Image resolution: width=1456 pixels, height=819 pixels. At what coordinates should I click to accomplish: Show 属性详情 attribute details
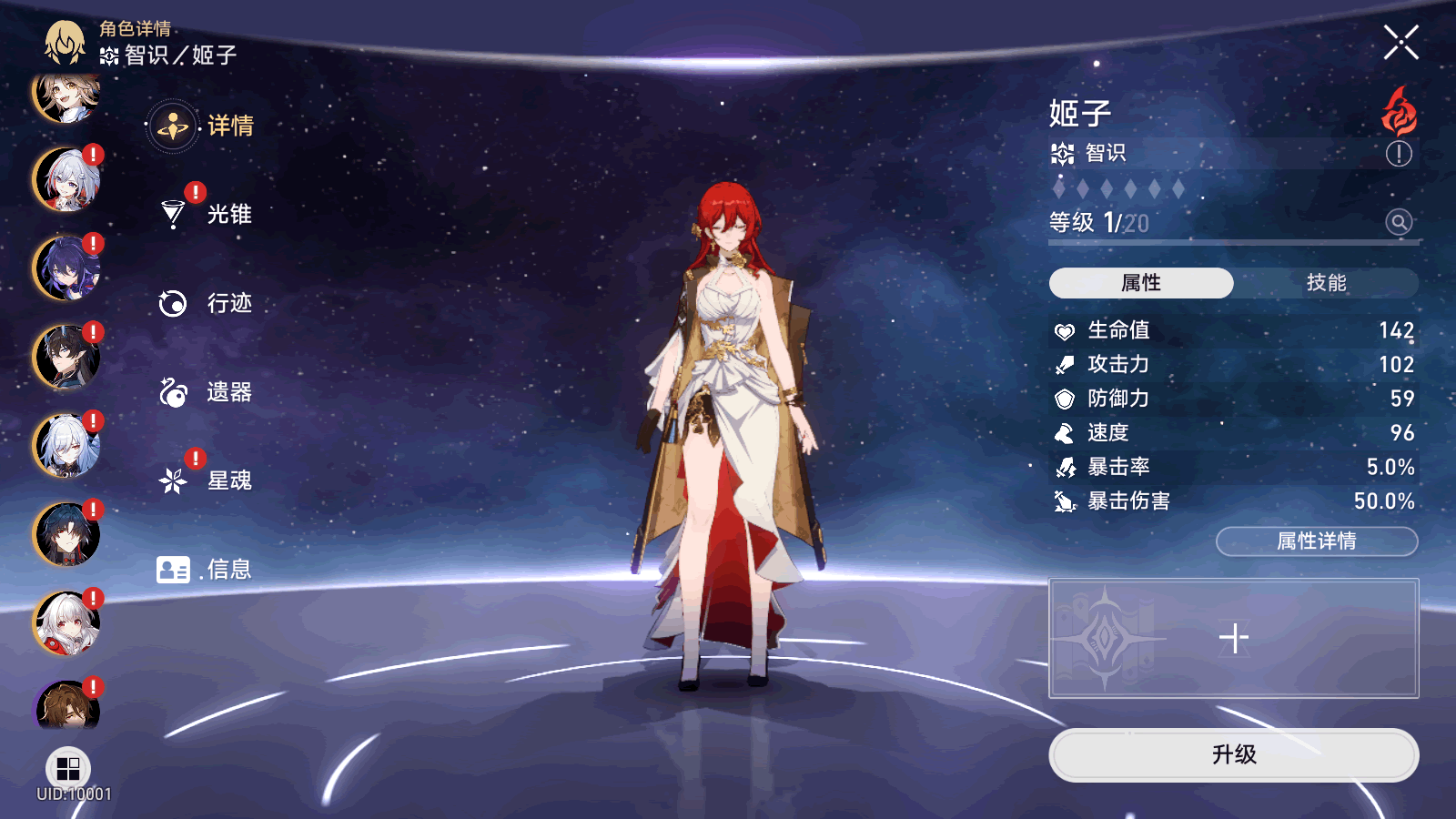(1317, 541)
